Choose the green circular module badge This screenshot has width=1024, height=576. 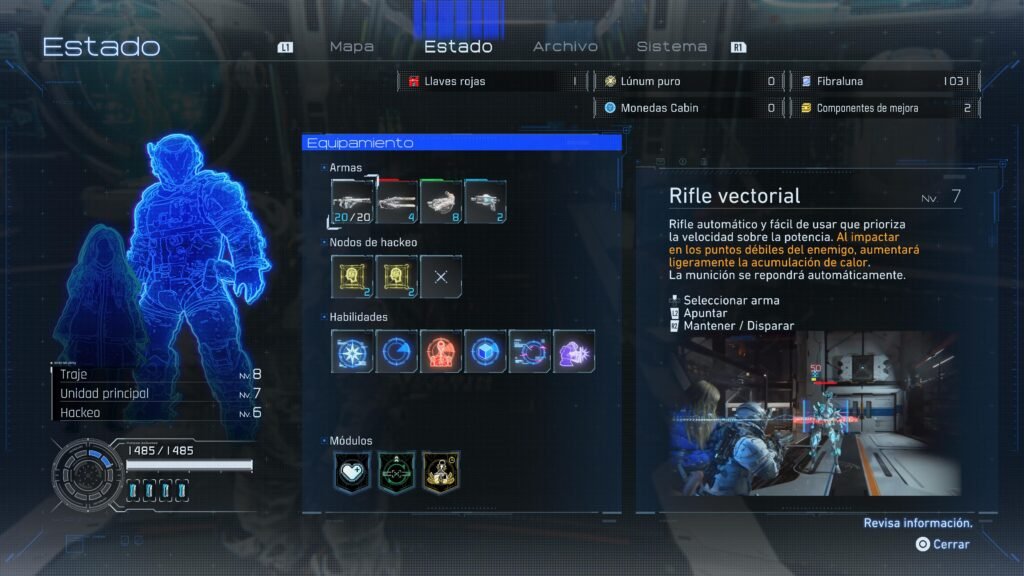[397, 471]
